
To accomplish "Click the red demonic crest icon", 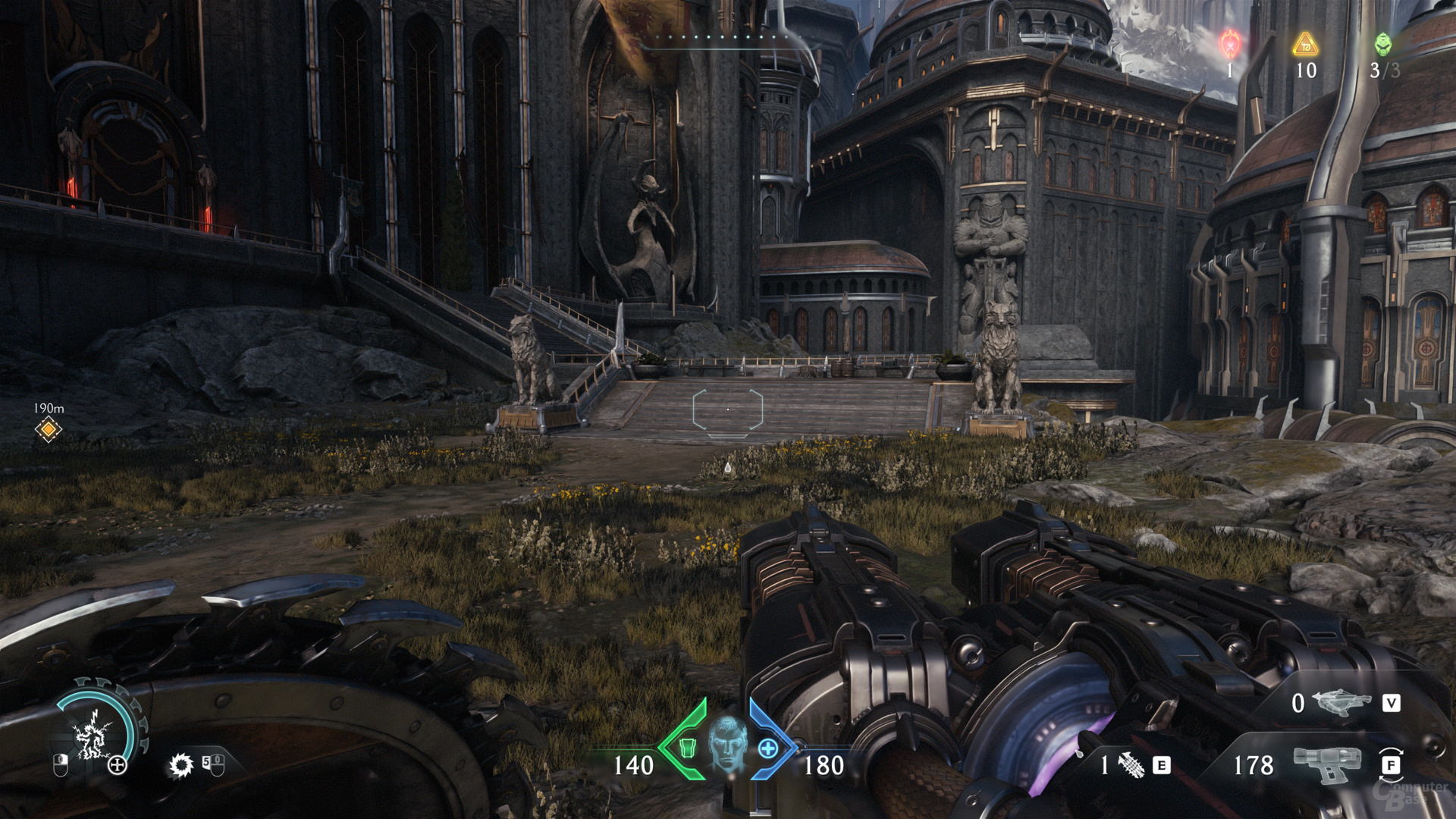I will click(x=1229, y=45).
